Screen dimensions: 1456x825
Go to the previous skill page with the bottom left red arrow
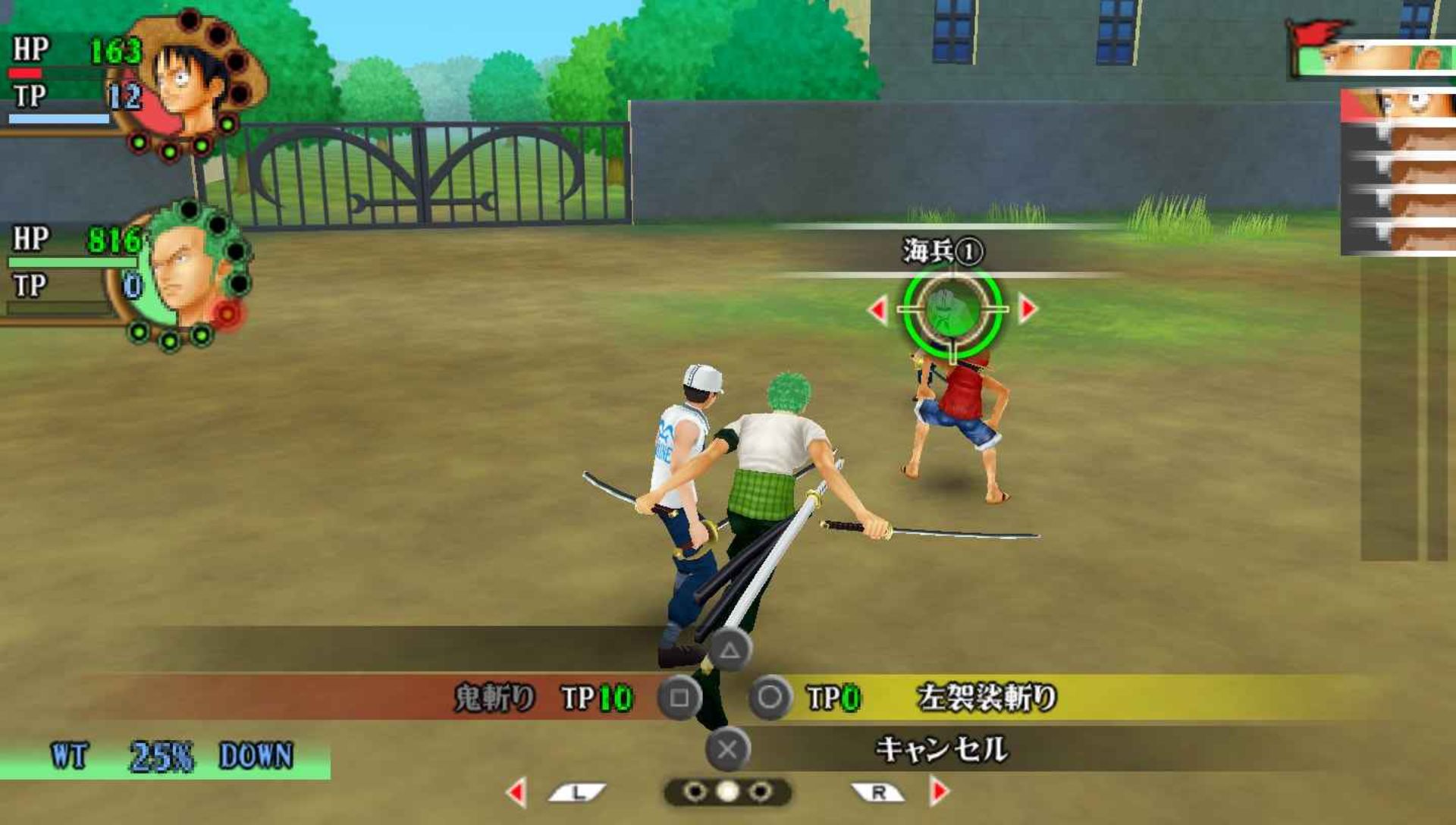[517, 792]
